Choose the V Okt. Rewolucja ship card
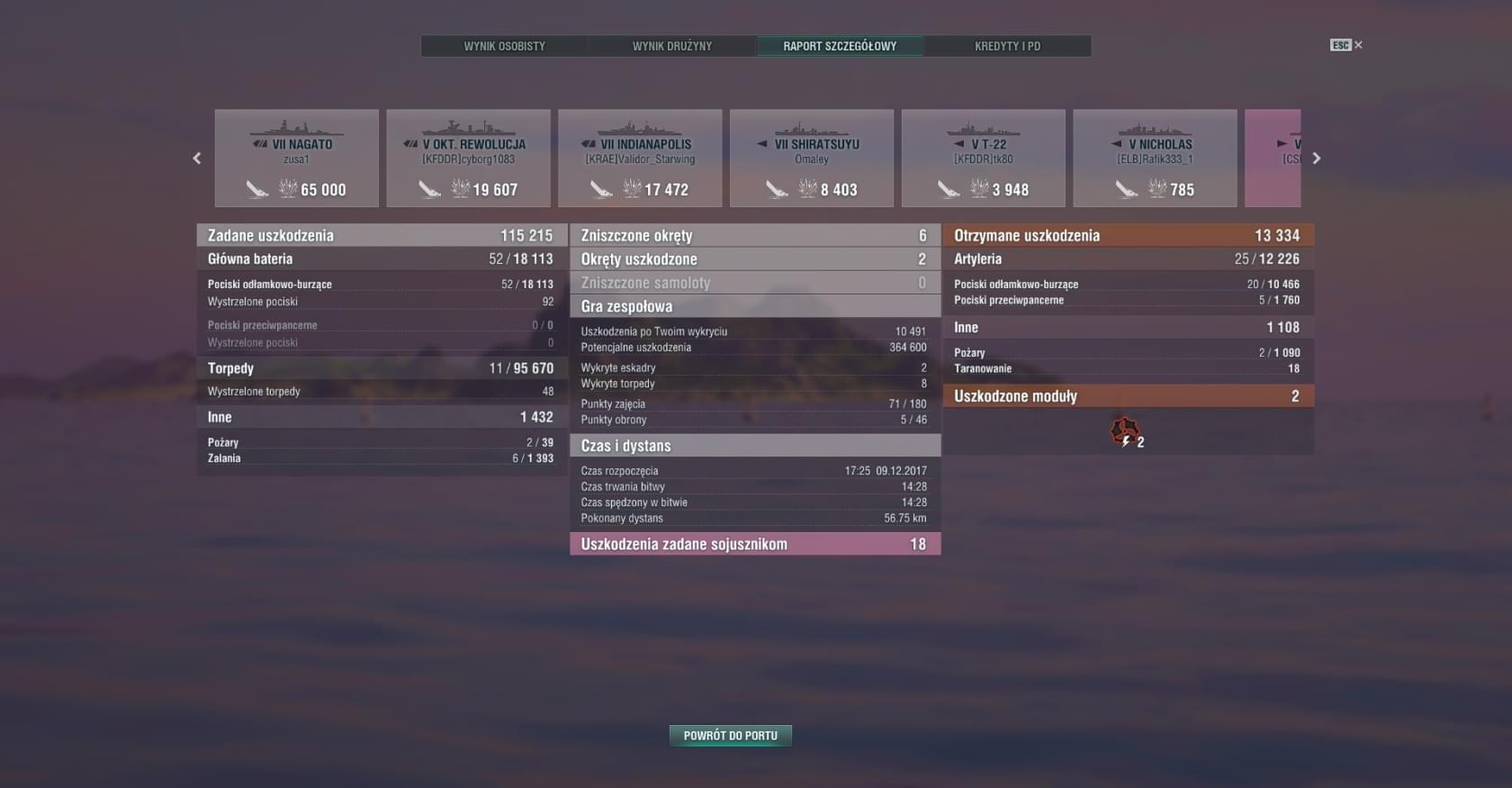 click(x=468, y=159)
